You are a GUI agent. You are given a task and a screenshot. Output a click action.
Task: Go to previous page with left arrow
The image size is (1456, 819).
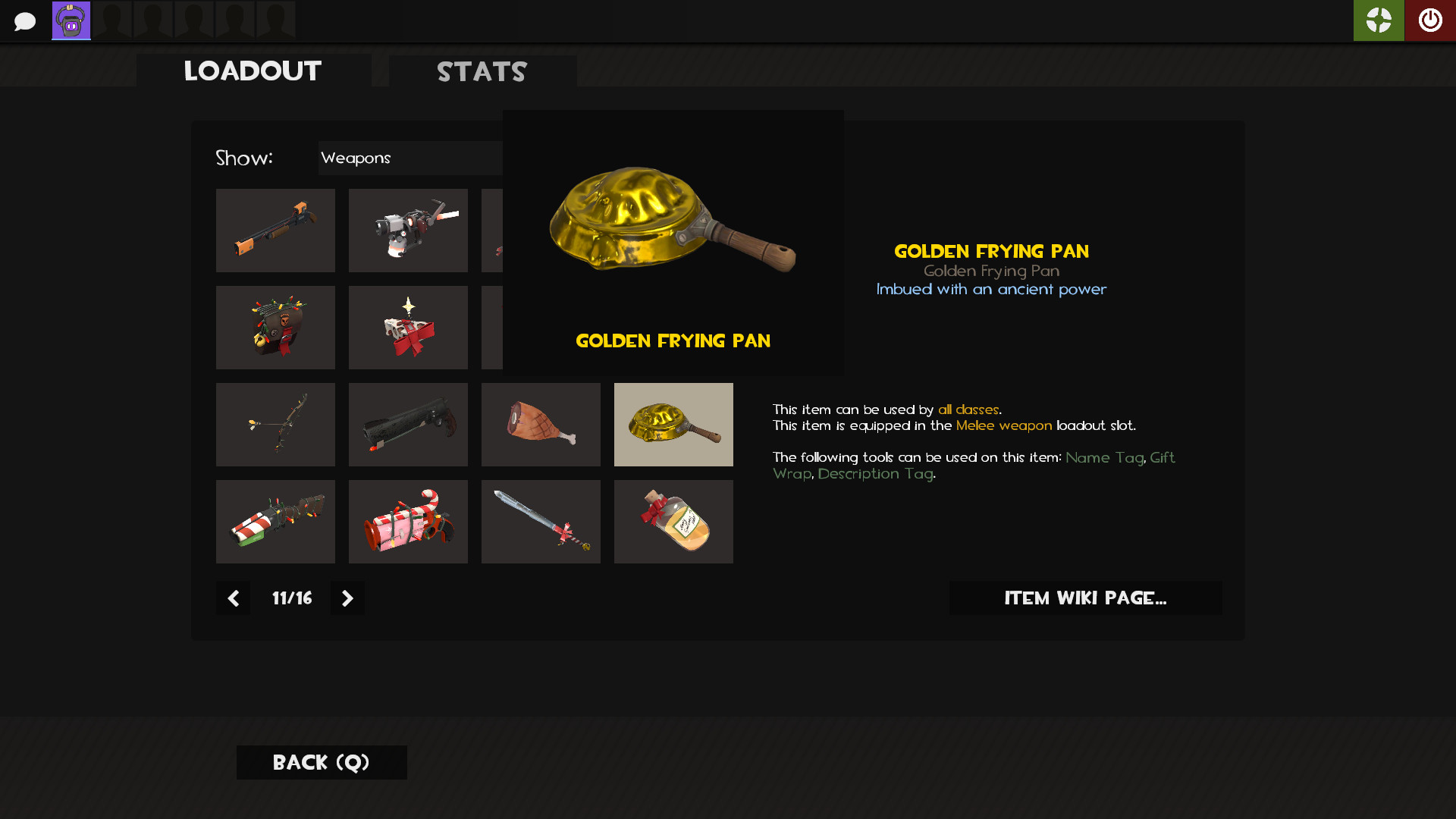pyautogui.click(x=233, y=598)
